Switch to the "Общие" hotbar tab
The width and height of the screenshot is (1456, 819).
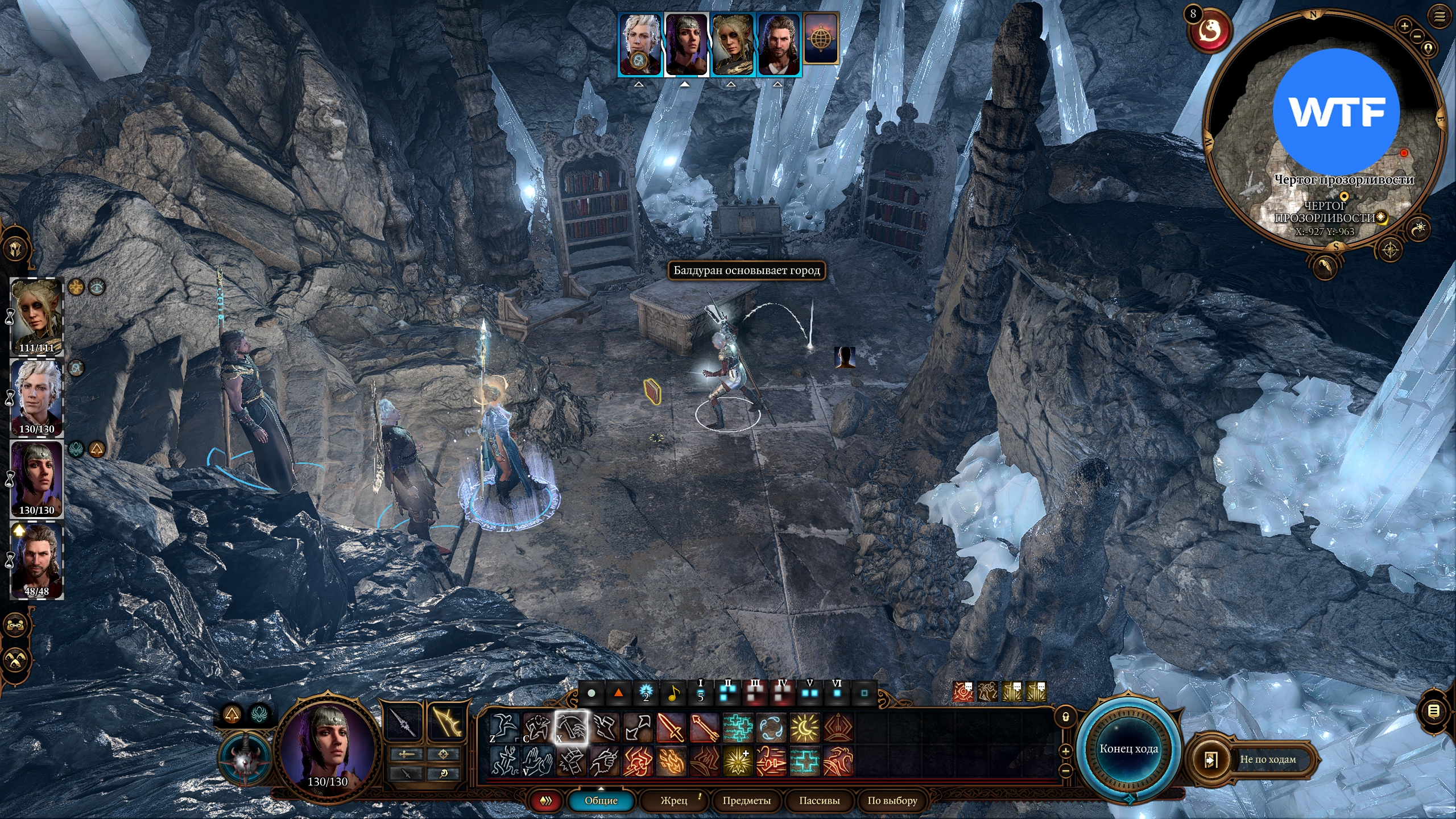pos(601,801)
